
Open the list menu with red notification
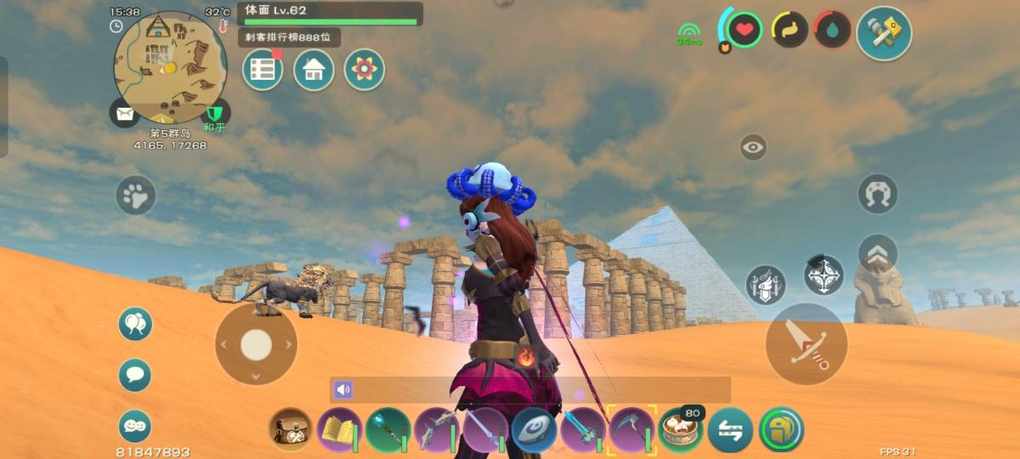pyautogui.click(x=263, y=70)
